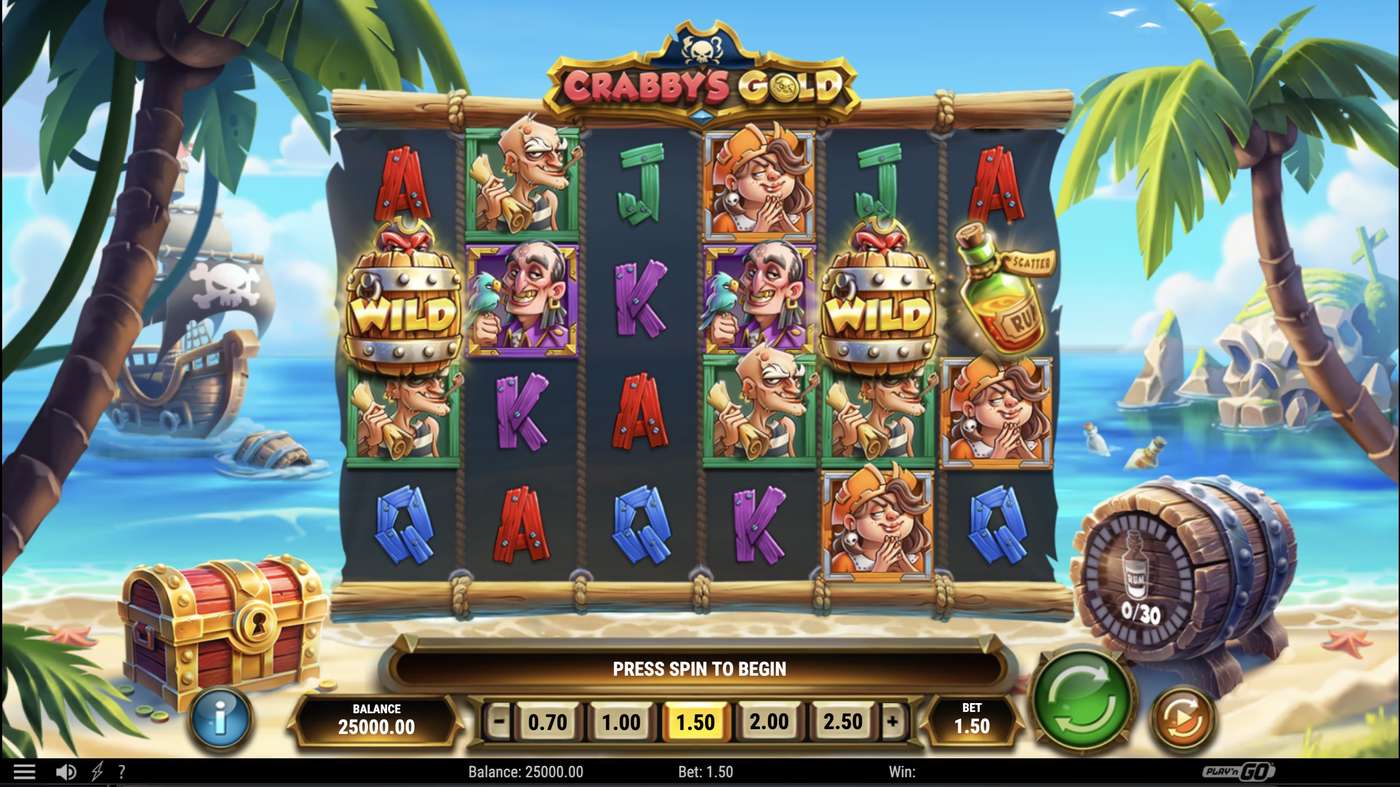This screenshot has width=1400, height=787.
Task: Toggle the 1.50 highlighted bet selection
Action: click(x=695, y=721)
